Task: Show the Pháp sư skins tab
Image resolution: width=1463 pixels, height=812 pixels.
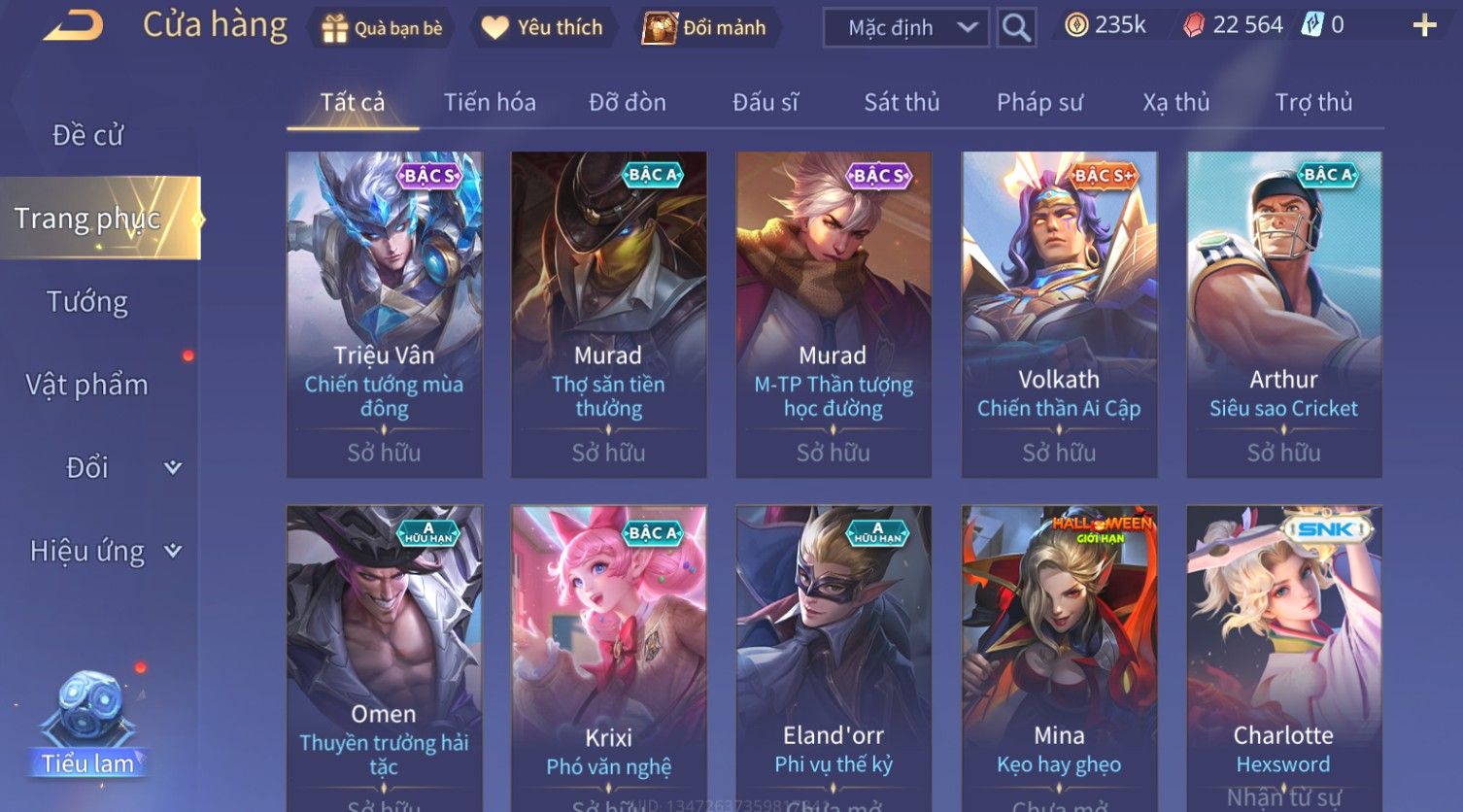Action: pyautogui.click(x=1039, y=102)
